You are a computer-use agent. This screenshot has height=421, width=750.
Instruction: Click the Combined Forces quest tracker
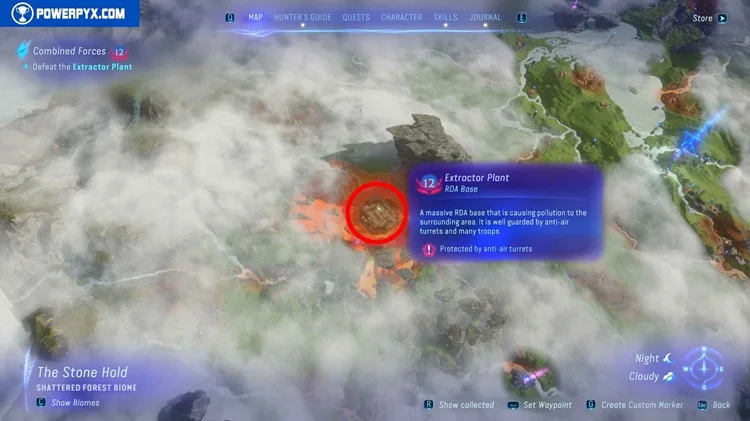(69, 51)
